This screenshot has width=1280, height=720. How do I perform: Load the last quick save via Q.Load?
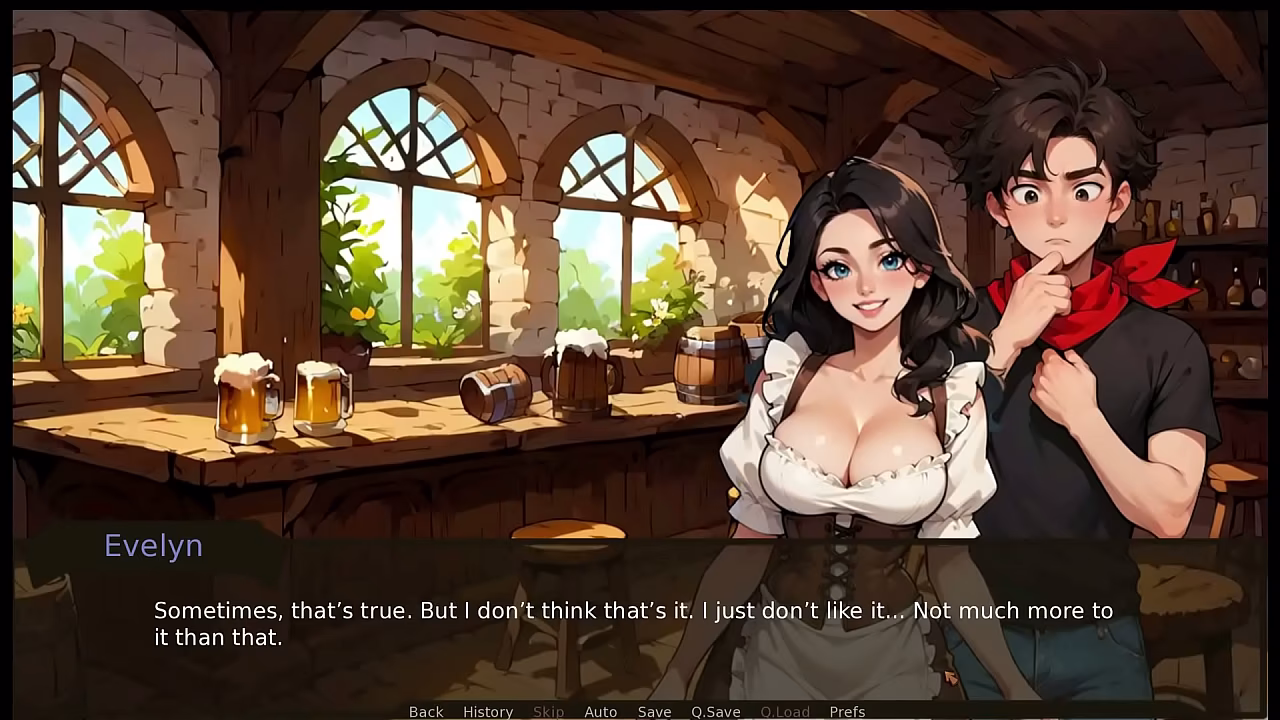click(785, 711)
